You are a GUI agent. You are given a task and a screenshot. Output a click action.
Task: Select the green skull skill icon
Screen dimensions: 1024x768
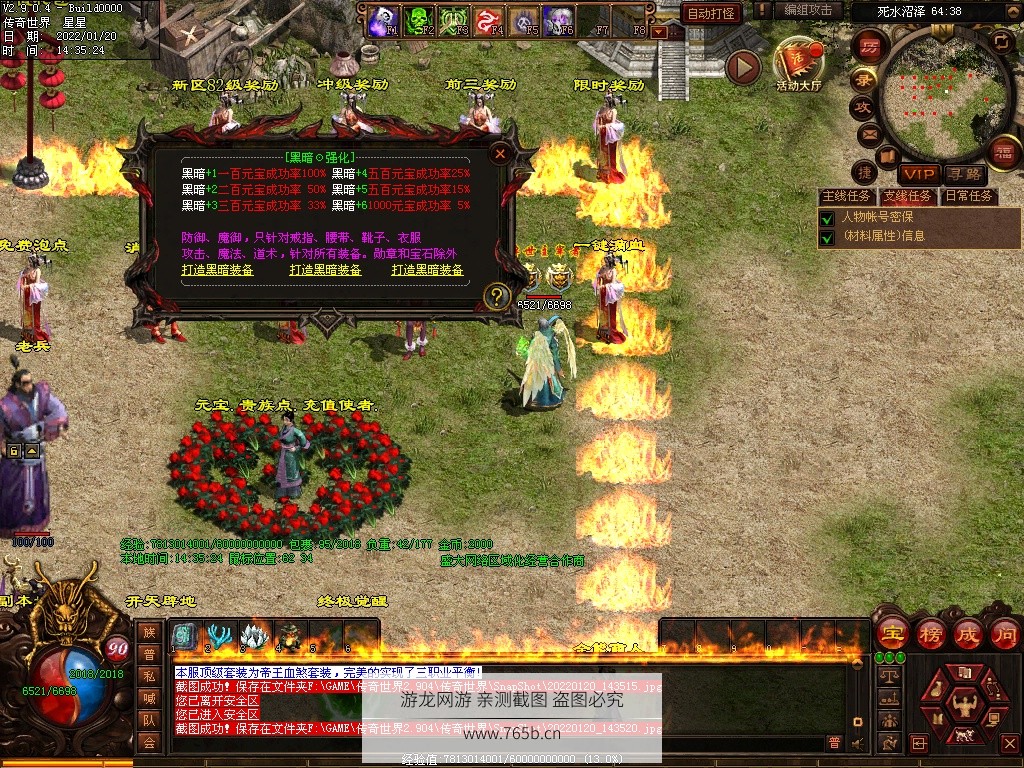coord(416,20)
